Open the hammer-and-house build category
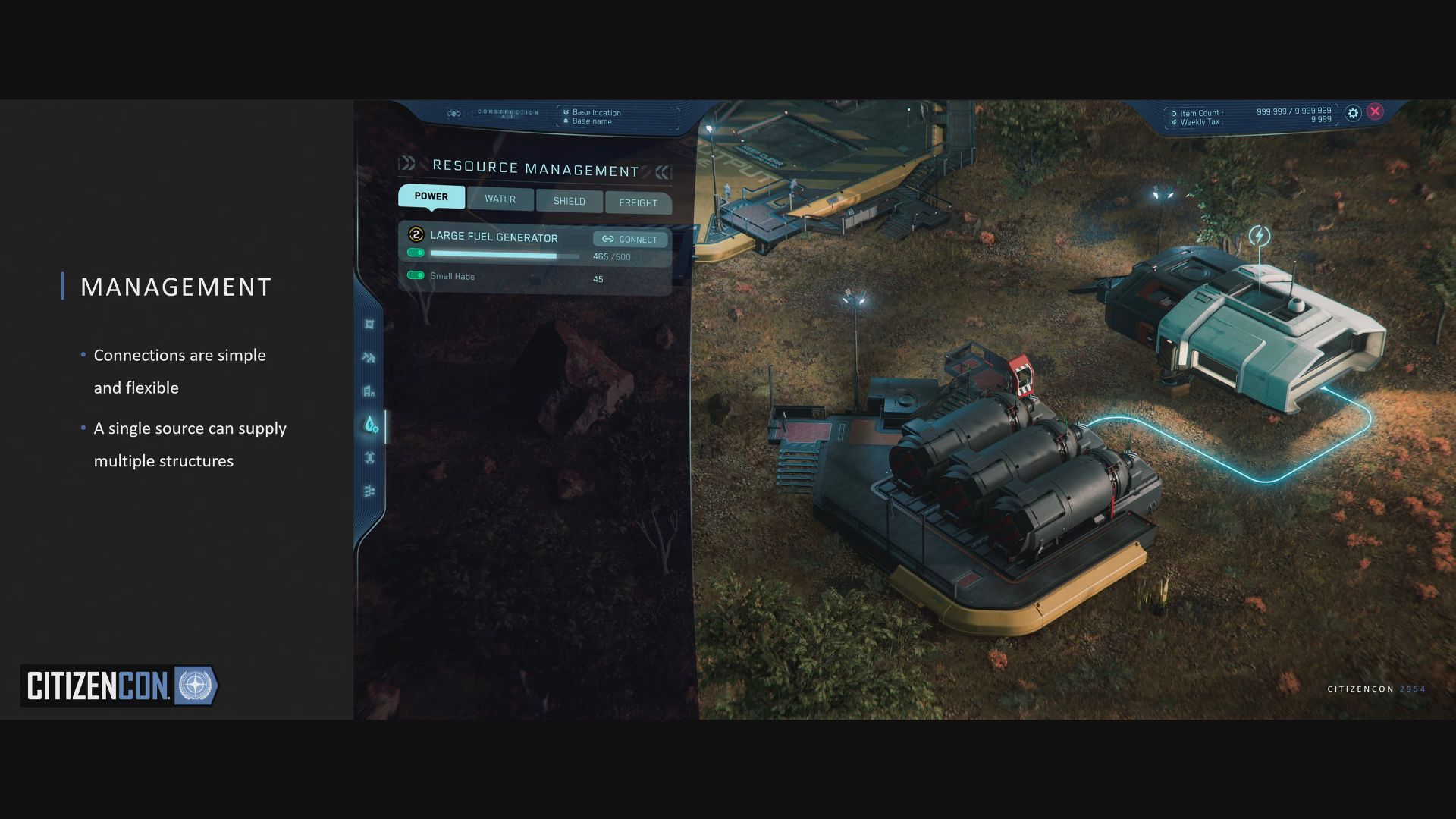This screenshot has height=819, width=1456. 369,358
